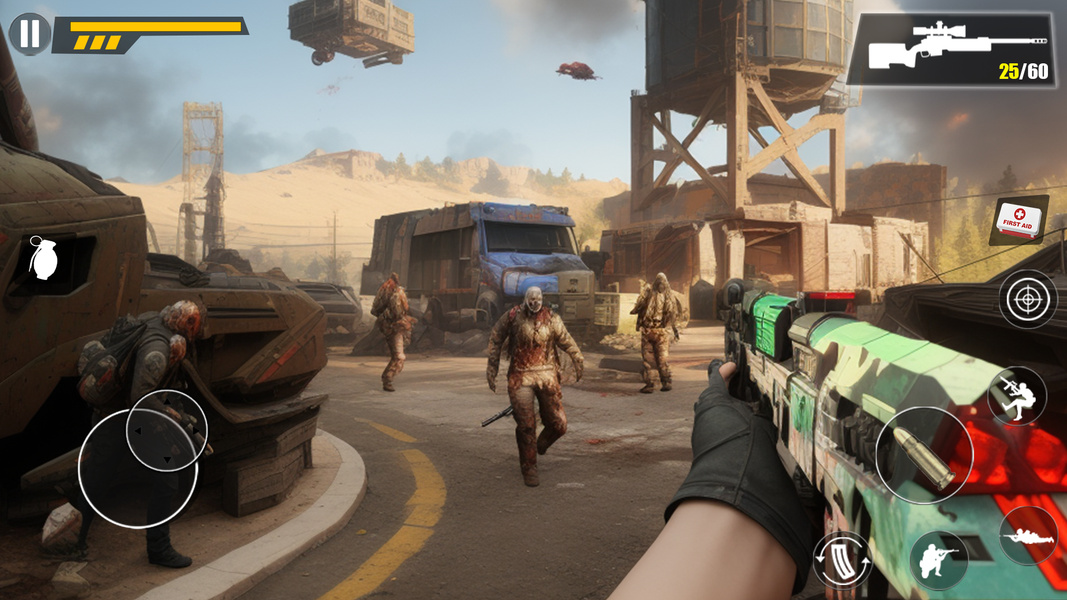Switch weapon via the sniper rifle panel
The image size is (1067, 600).
950,49
